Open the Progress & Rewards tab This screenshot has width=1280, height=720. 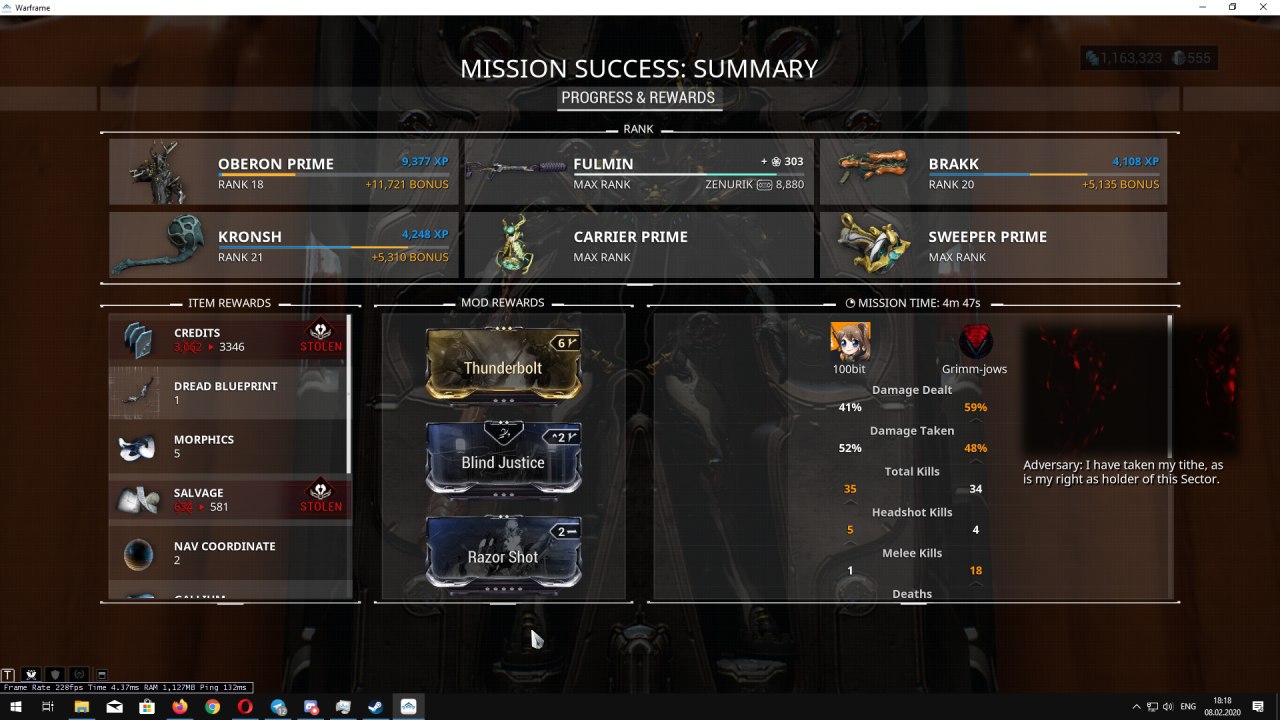(638, 98)
